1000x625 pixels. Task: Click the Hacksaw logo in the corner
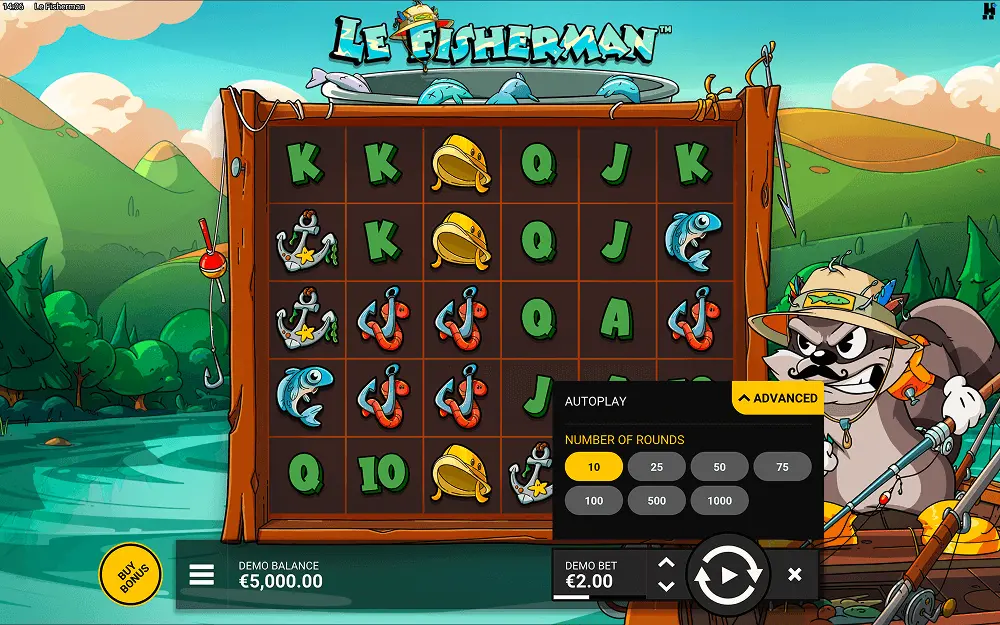986,11
